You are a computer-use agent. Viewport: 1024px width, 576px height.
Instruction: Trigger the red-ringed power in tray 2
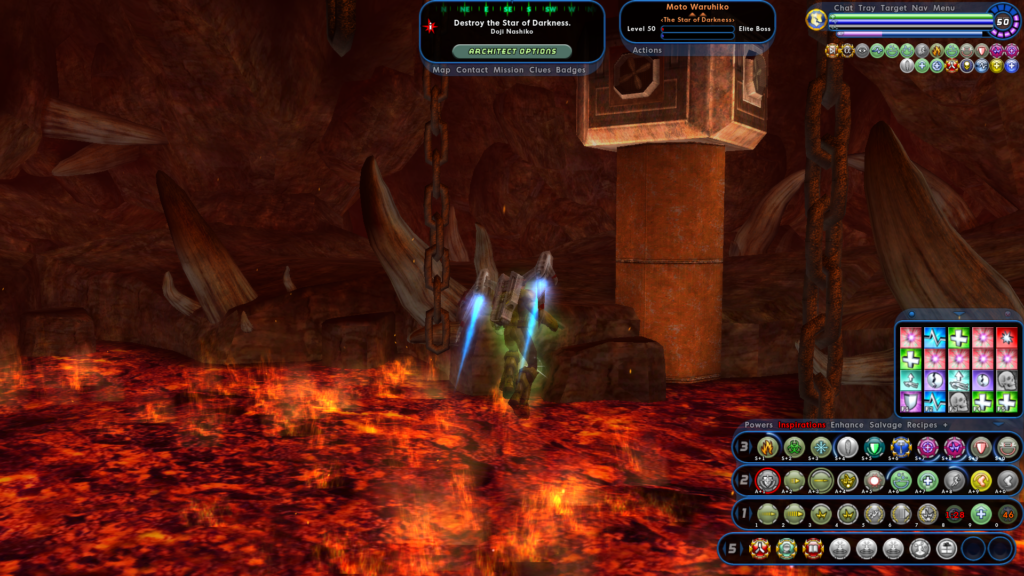click(x=767, y=480)
